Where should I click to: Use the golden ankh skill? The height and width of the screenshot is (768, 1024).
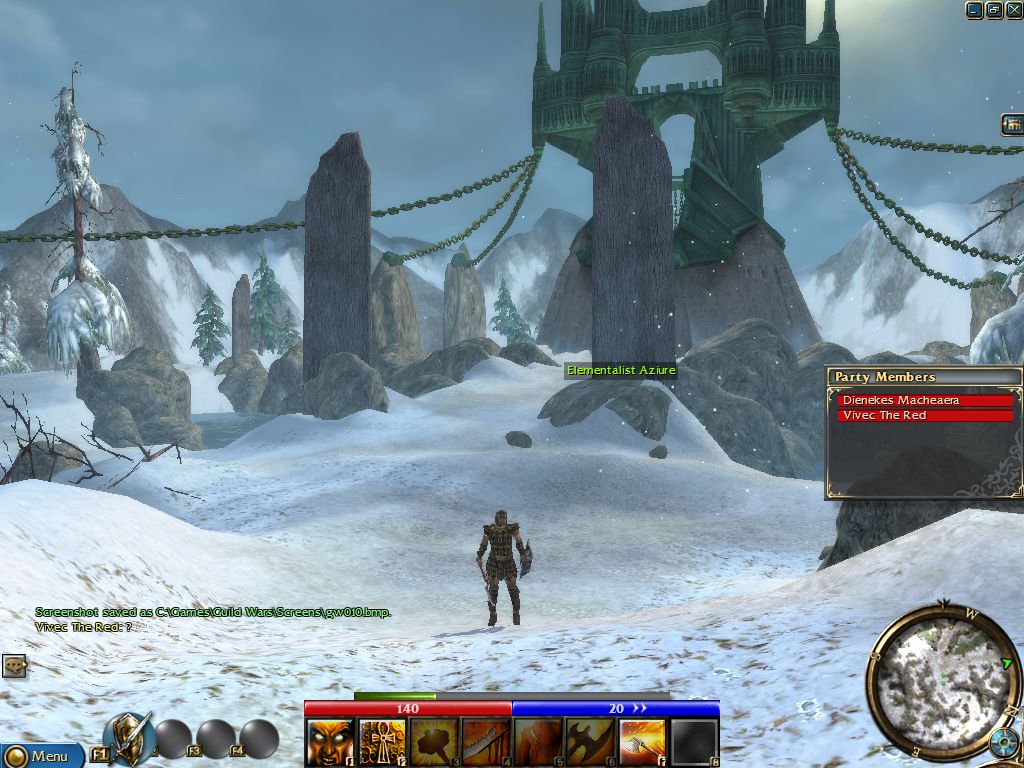click(x=382, y=742)
